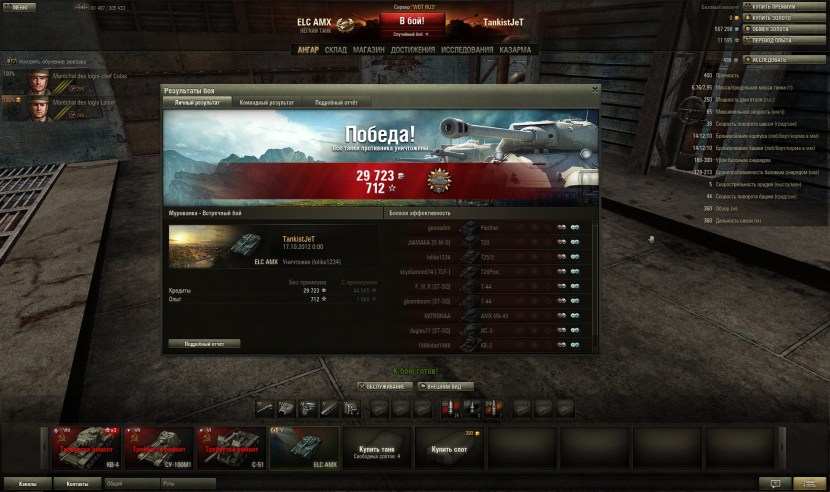Click the Подробный отчёт button at bottom of results
Viewport: 830px width, 492px height.
pos(205,343)
